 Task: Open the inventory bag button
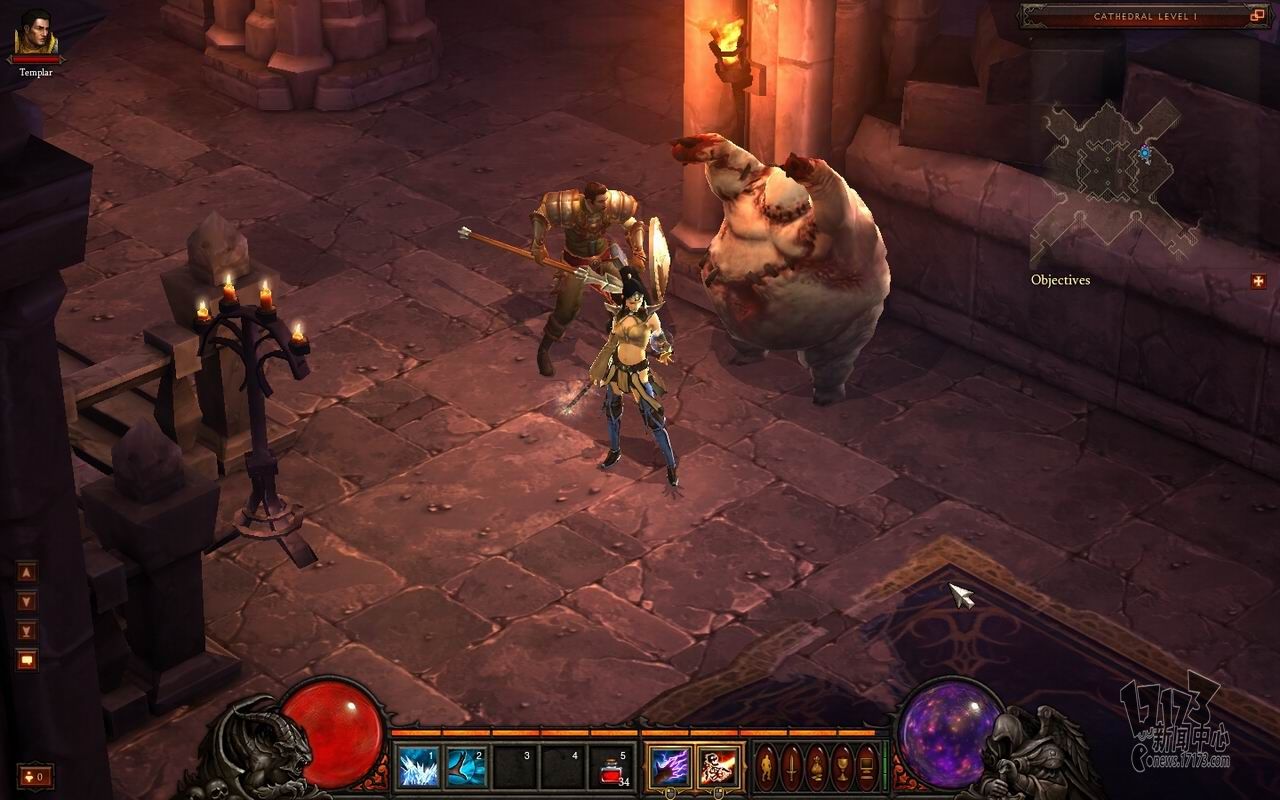[x=816, y=768]
